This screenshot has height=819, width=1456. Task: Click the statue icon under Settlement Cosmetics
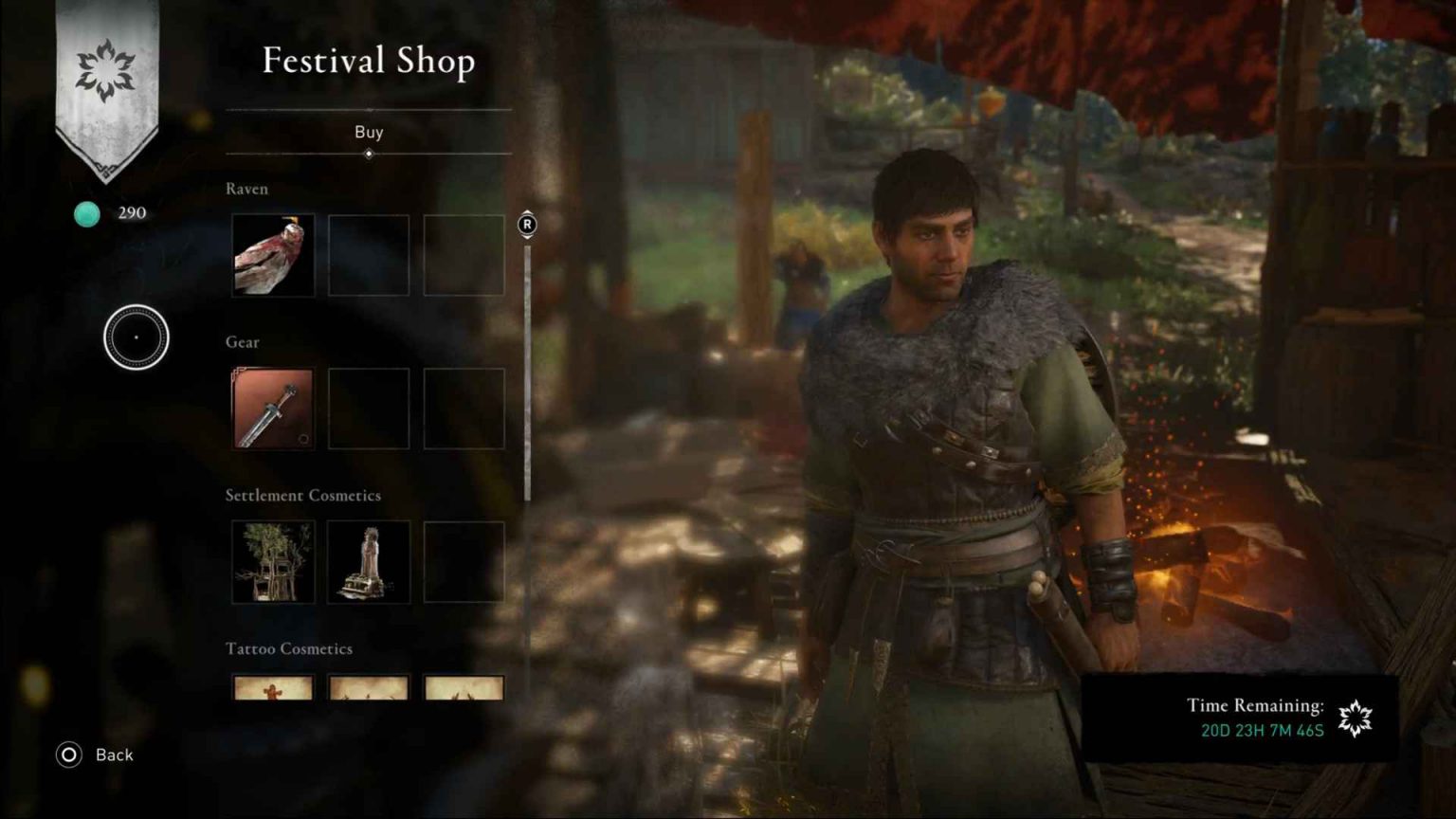(x=368, y=560)
